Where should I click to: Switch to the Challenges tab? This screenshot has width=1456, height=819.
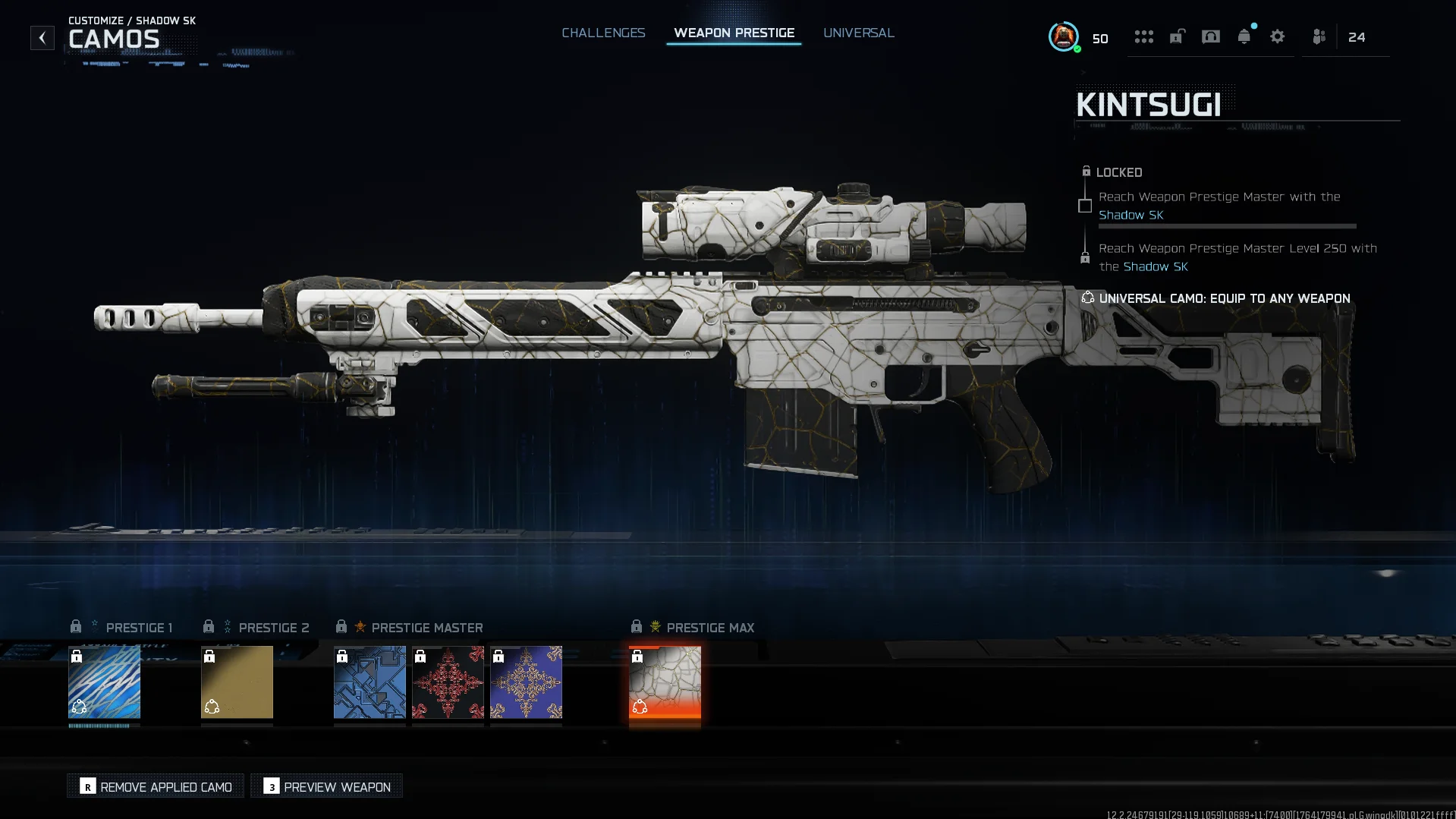603,33
